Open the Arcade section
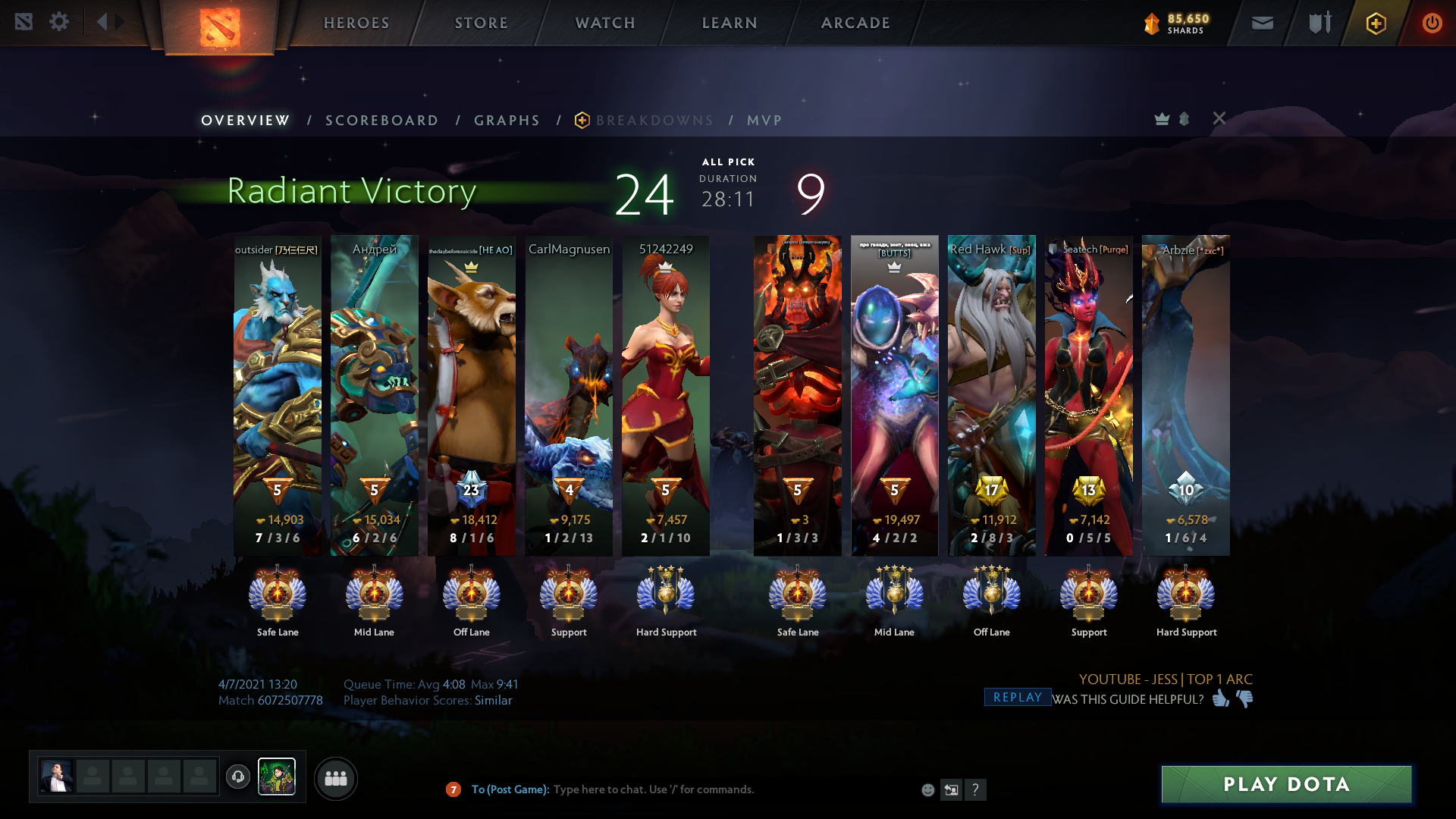 (855, 23)
